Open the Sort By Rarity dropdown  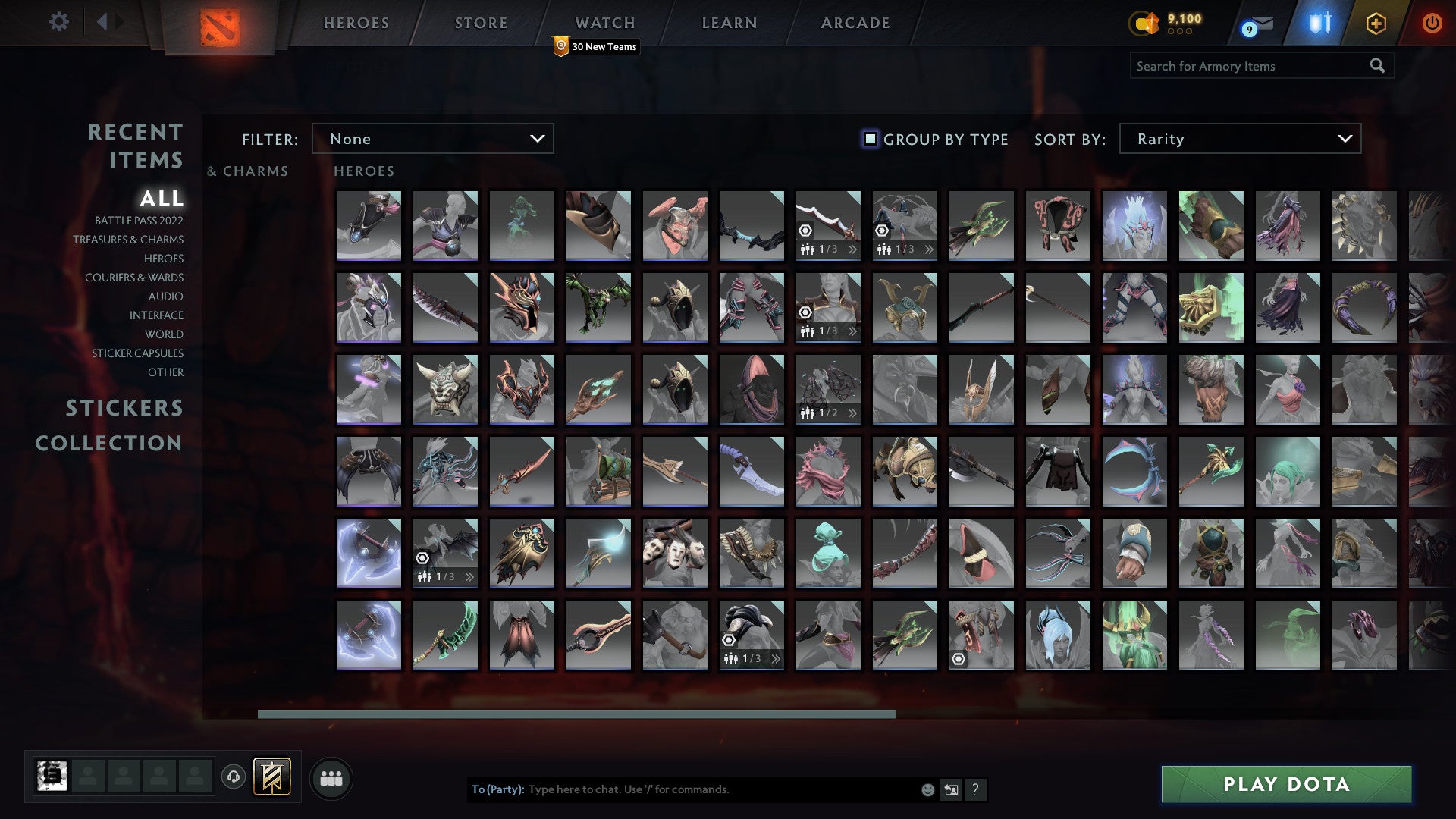coord(1238,139)
